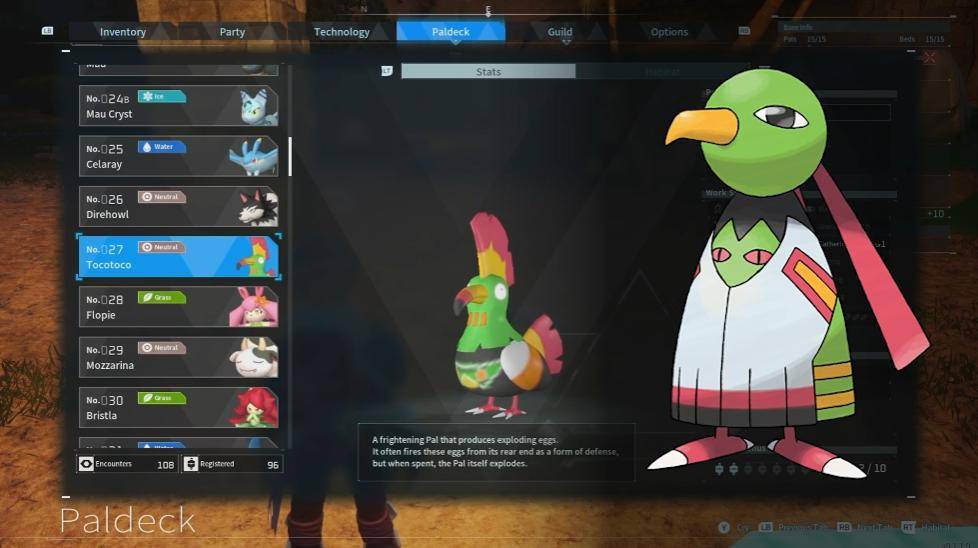The height and width of the screenshot is (548, 978).
Task: Pick the Direhowl list entry
Action: tap(178, 206)
